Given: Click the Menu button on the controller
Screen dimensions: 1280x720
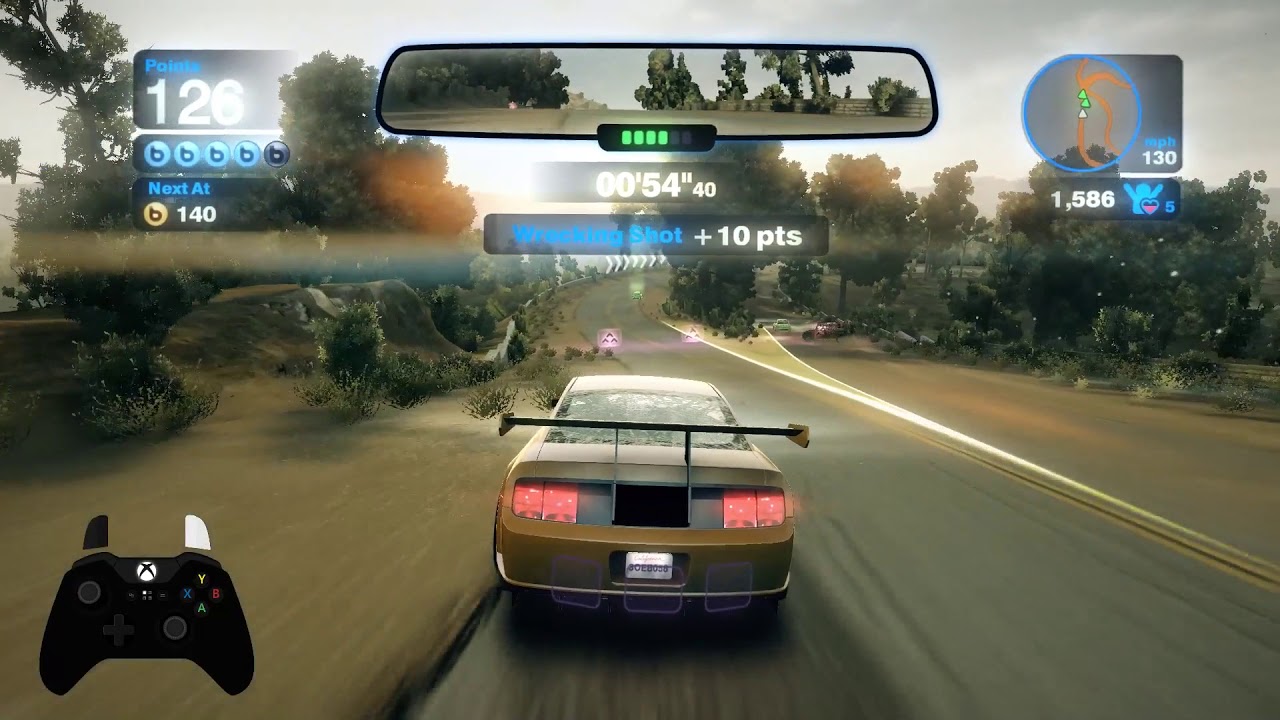Looking at the screenshot, I should (x=163, y=595).
